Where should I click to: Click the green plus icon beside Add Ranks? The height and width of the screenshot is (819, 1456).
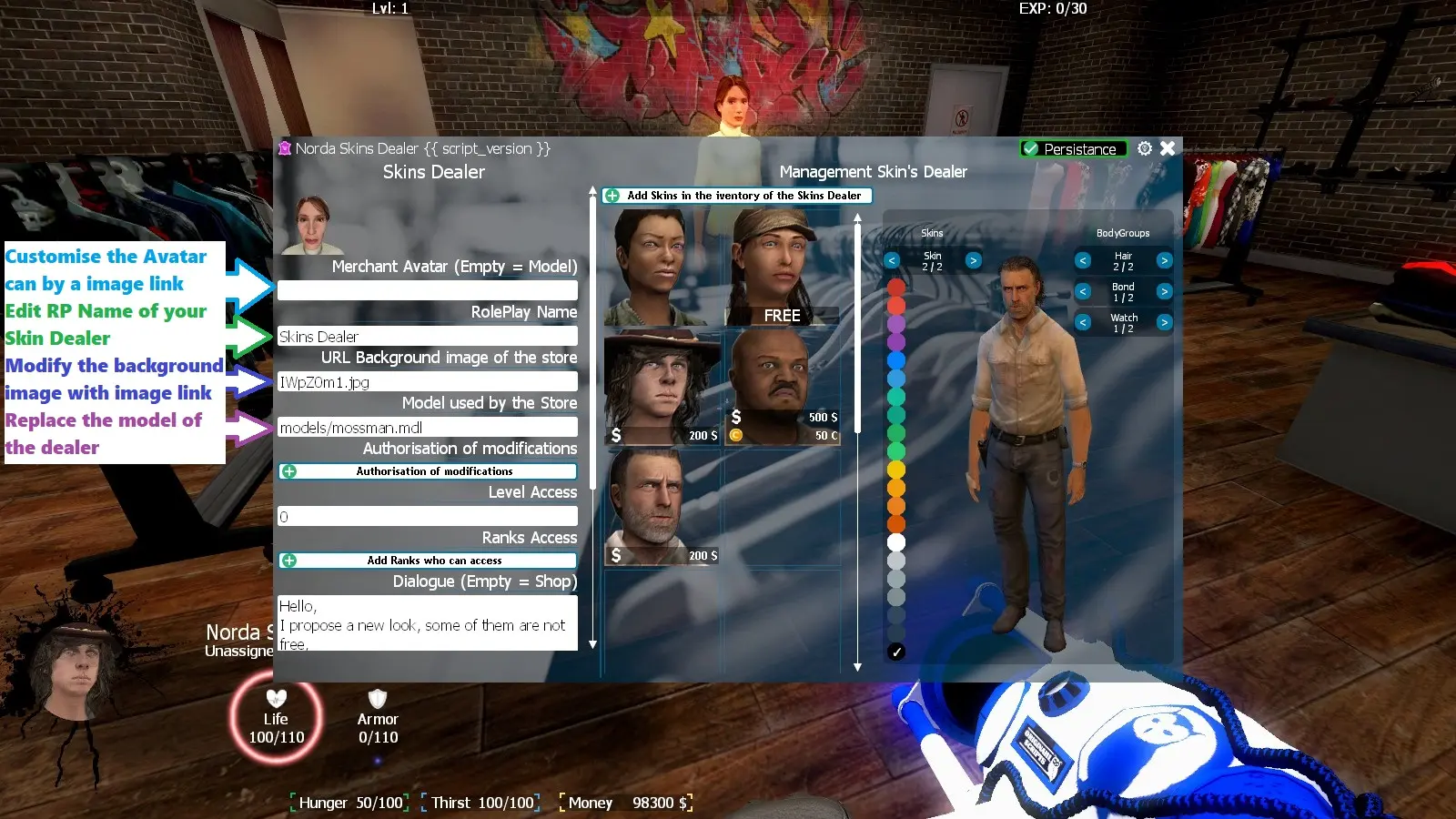click(x=289, y=561)
